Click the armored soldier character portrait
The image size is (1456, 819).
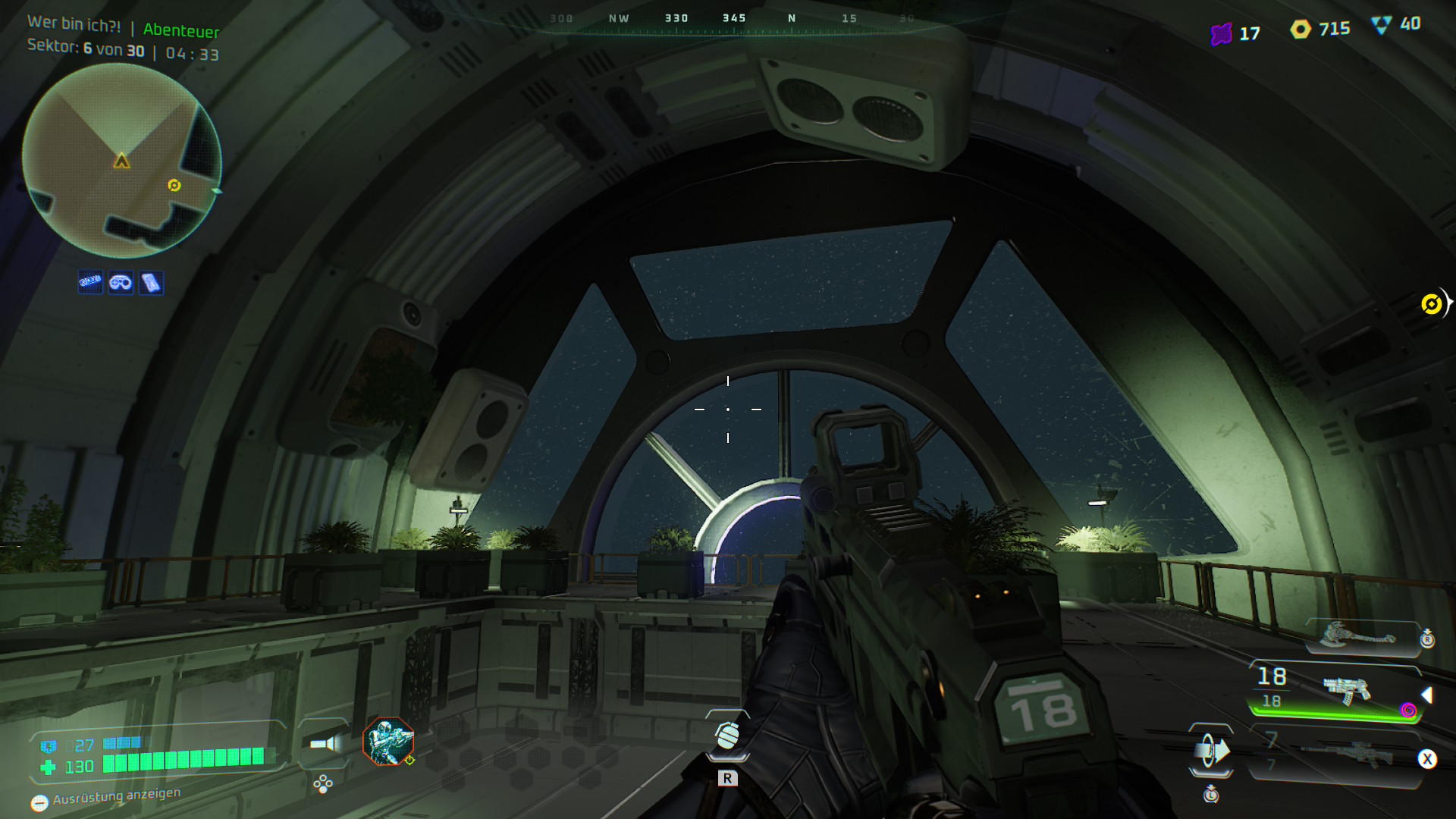point(388,741)
